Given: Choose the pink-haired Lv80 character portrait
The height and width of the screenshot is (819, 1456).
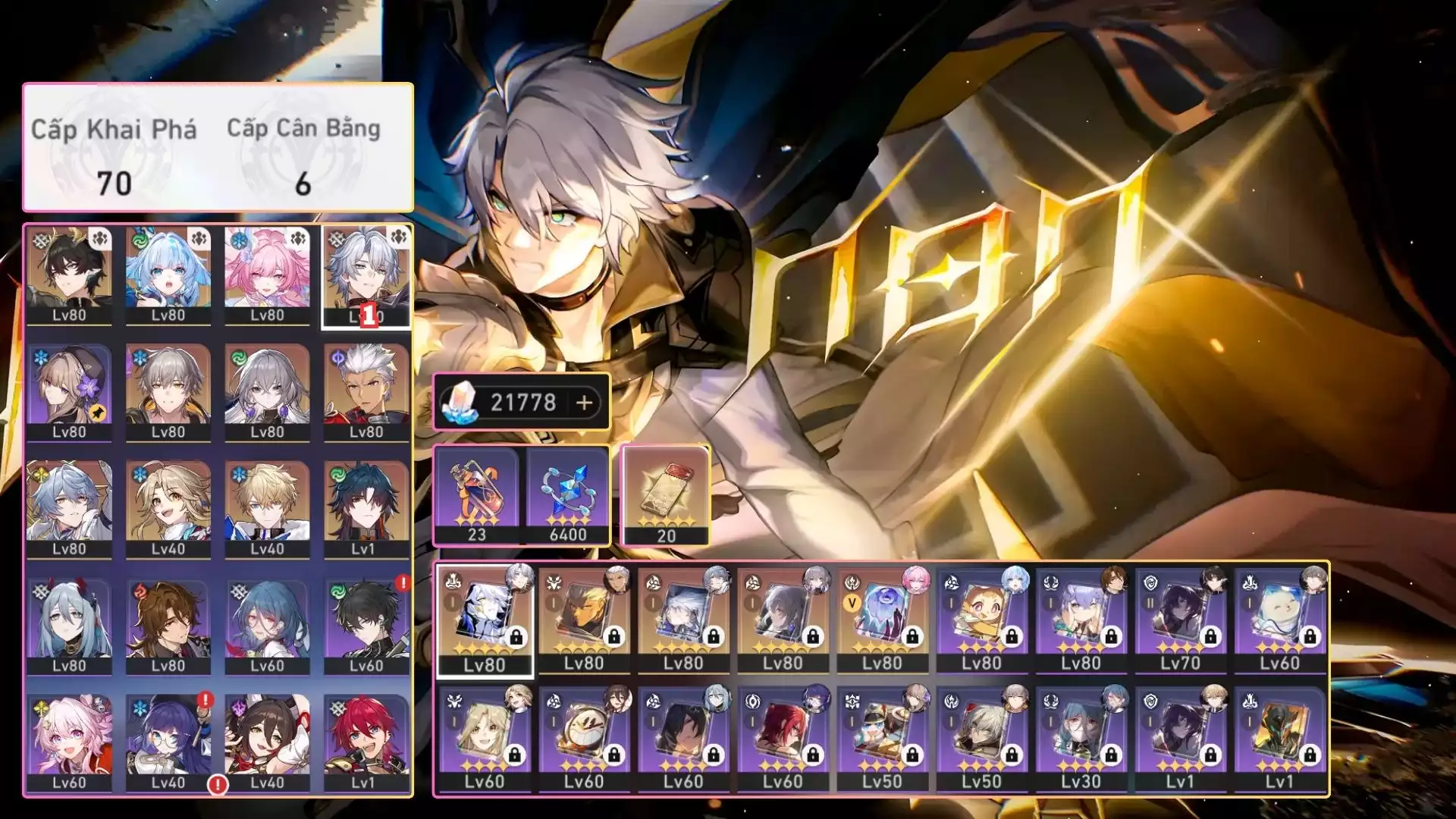Looking at the screenshot, I should pyautogui.click(x=267, y=275).
